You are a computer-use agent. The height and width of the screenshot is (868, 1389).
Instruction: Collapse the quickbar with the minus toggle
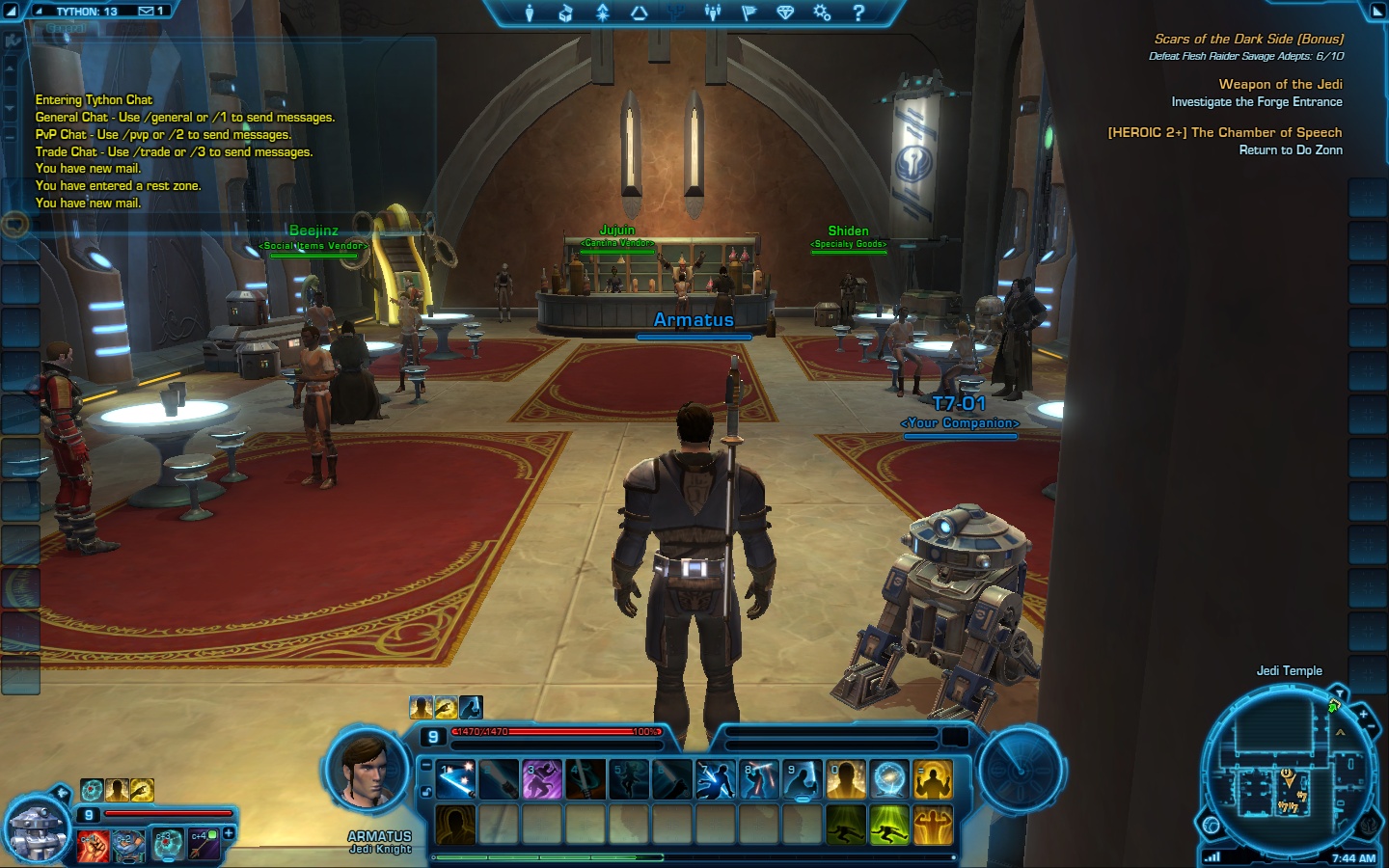(x=425, y=767)
